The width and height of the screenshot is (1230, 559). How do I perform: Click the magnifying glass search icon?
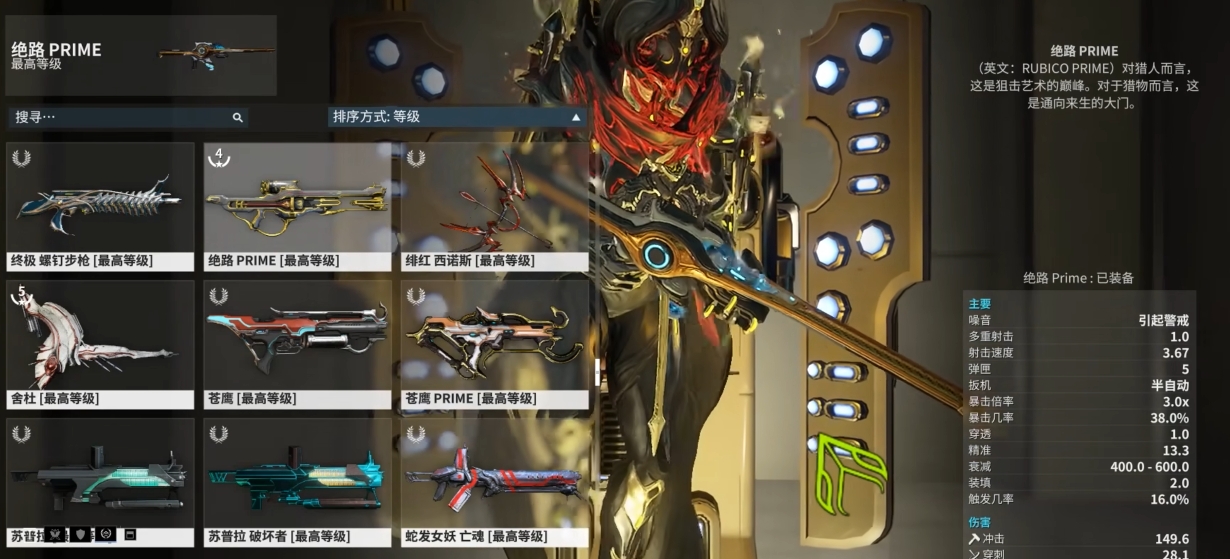click(x=237, y=117)
